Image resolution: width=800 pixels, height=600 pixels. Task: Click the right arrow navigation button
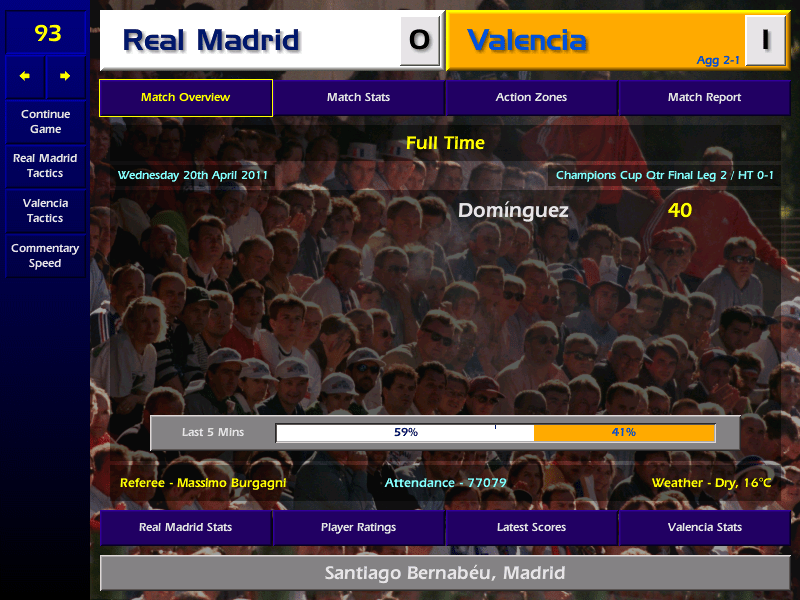coord(65,76)
